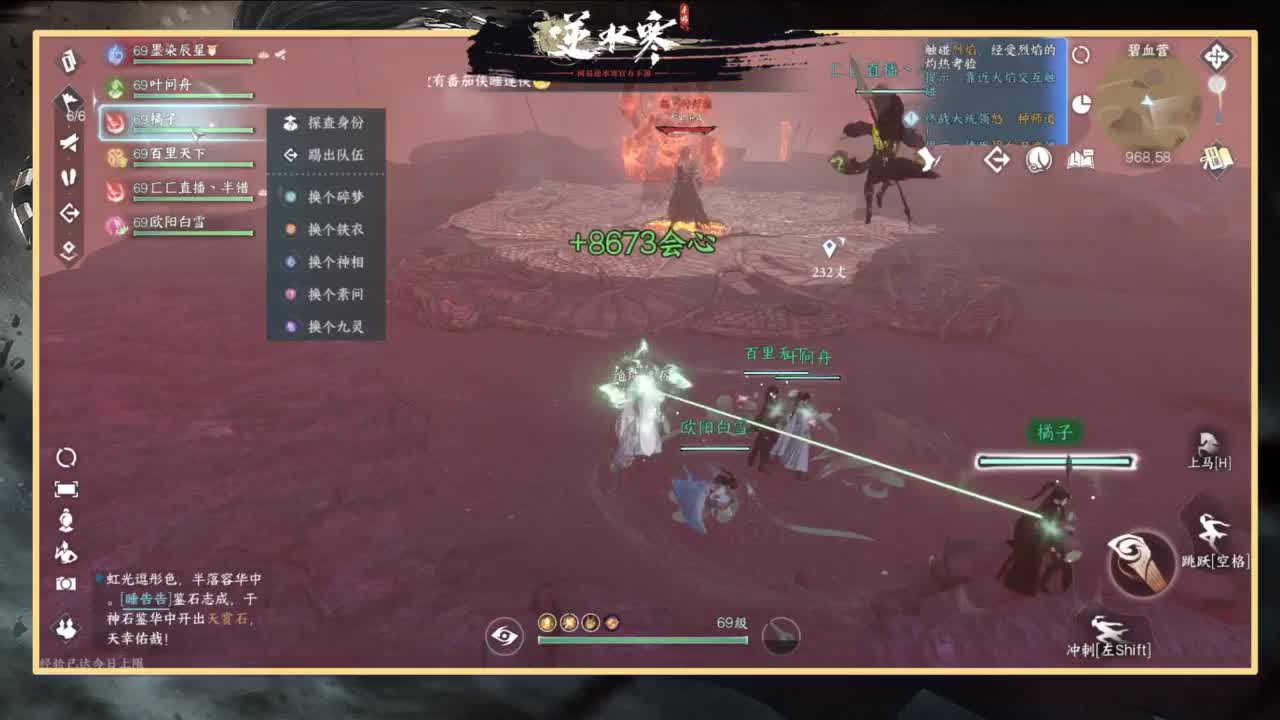Select the flag icon showing 6/6
This screenshot has height=720, width=1280.
tap(69, 100)
